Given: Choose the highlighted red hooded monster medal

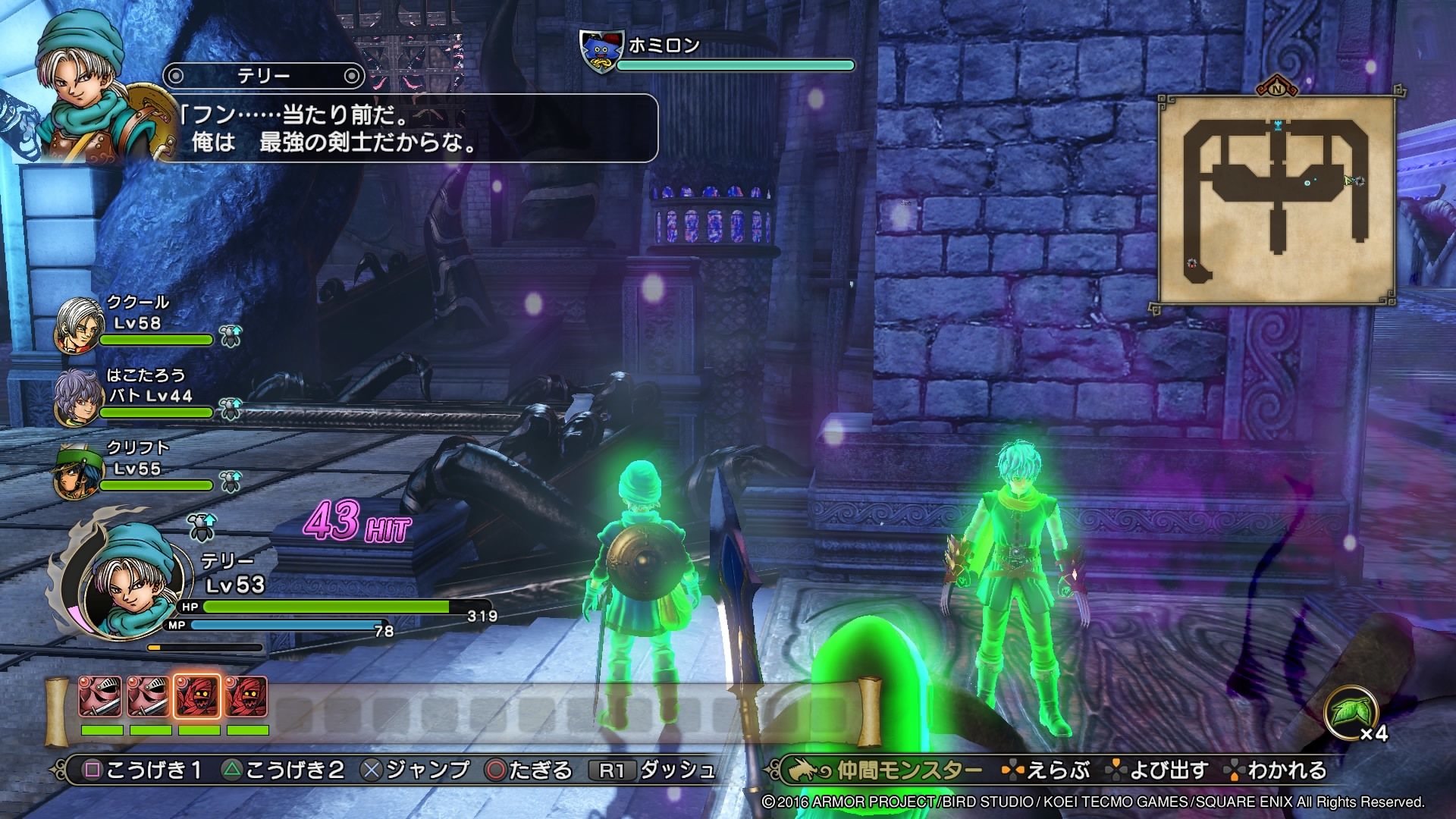Looking at the screenshot, I should tap(198, 696).
